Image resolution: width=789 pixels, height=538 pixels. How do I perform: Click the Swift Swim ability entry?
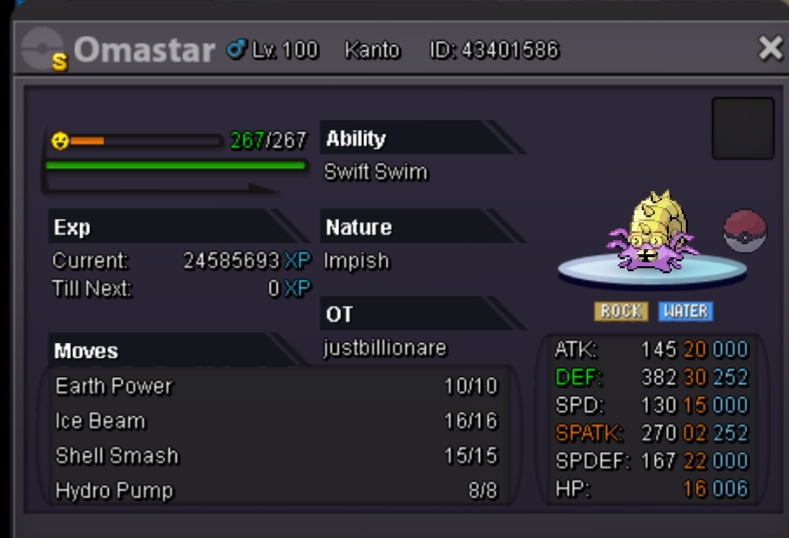click(x=376, y=172)
